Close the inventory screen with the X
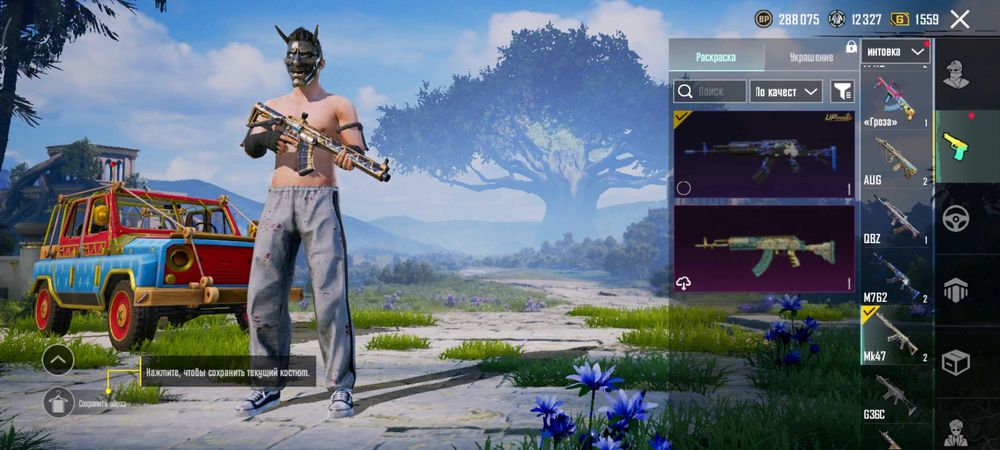 pos(960,19)
